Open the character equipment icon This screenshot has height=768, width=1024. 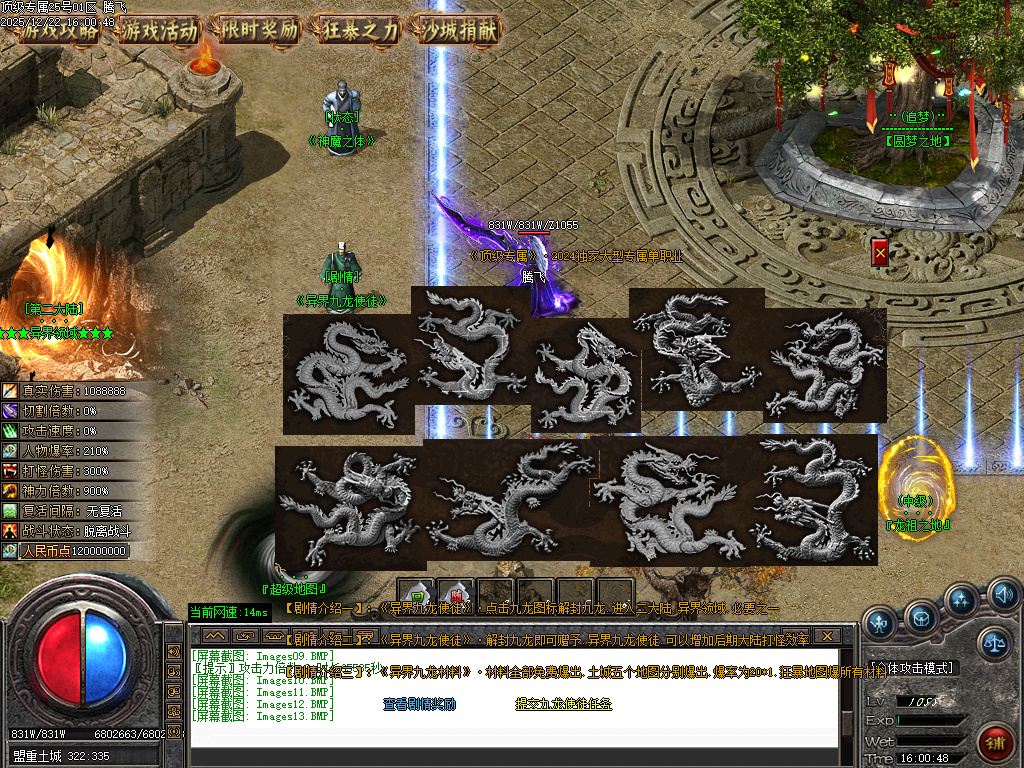(879, 623)
